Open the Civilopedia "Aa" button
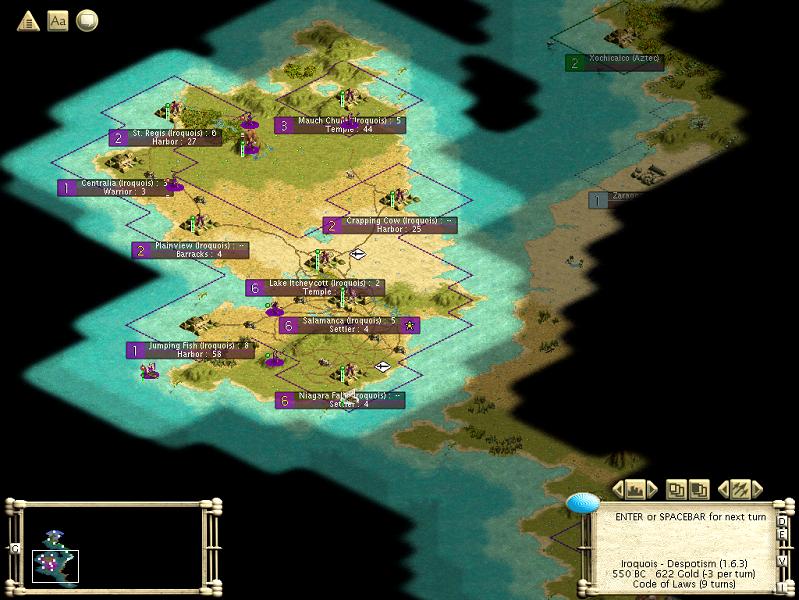Viewport: 799px width, 600px height. coord(58,20)
